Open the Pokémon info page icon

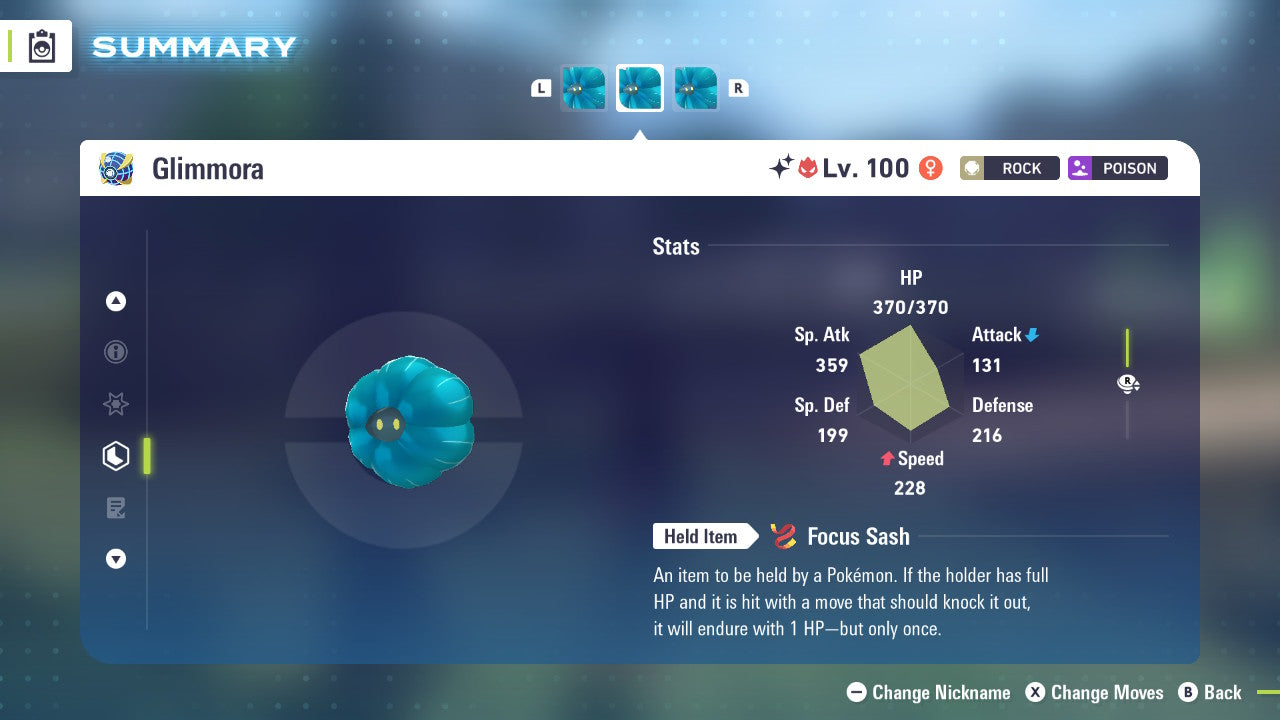click(x=116, y=352)
